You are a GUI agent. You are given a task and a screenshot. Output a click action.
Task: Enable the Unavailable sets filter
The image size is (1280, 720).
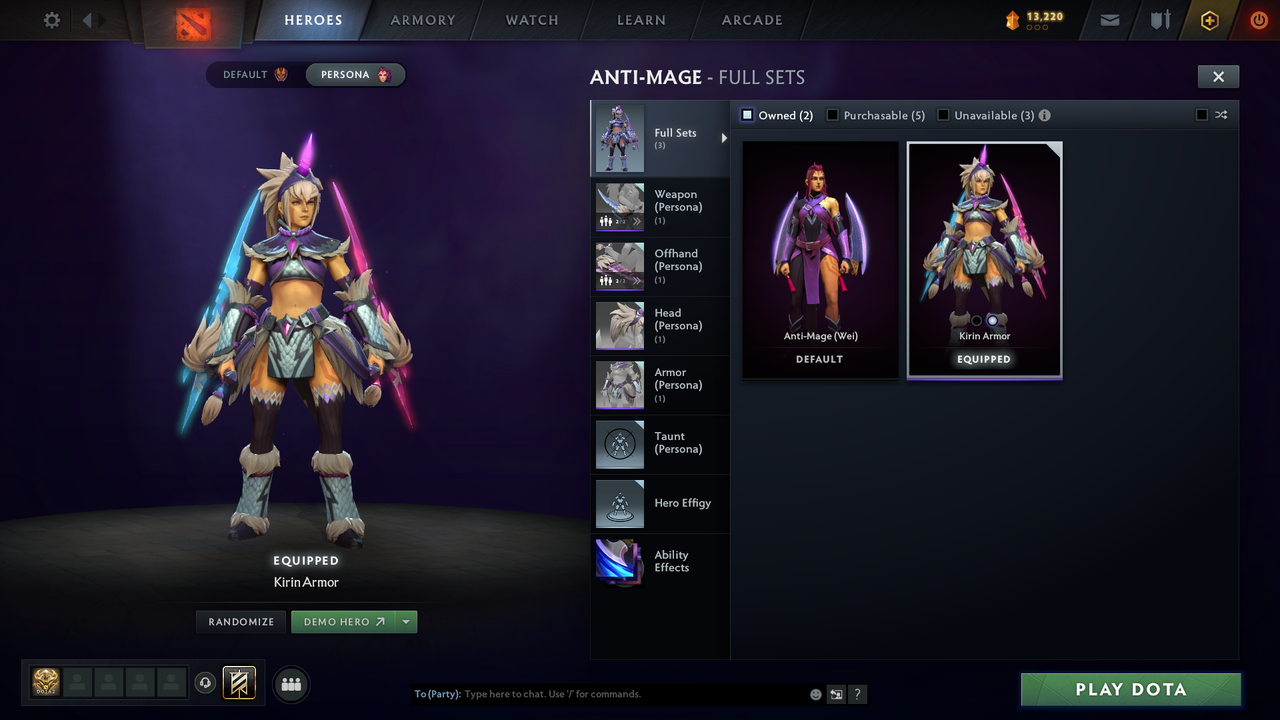(x=942, y=115)
